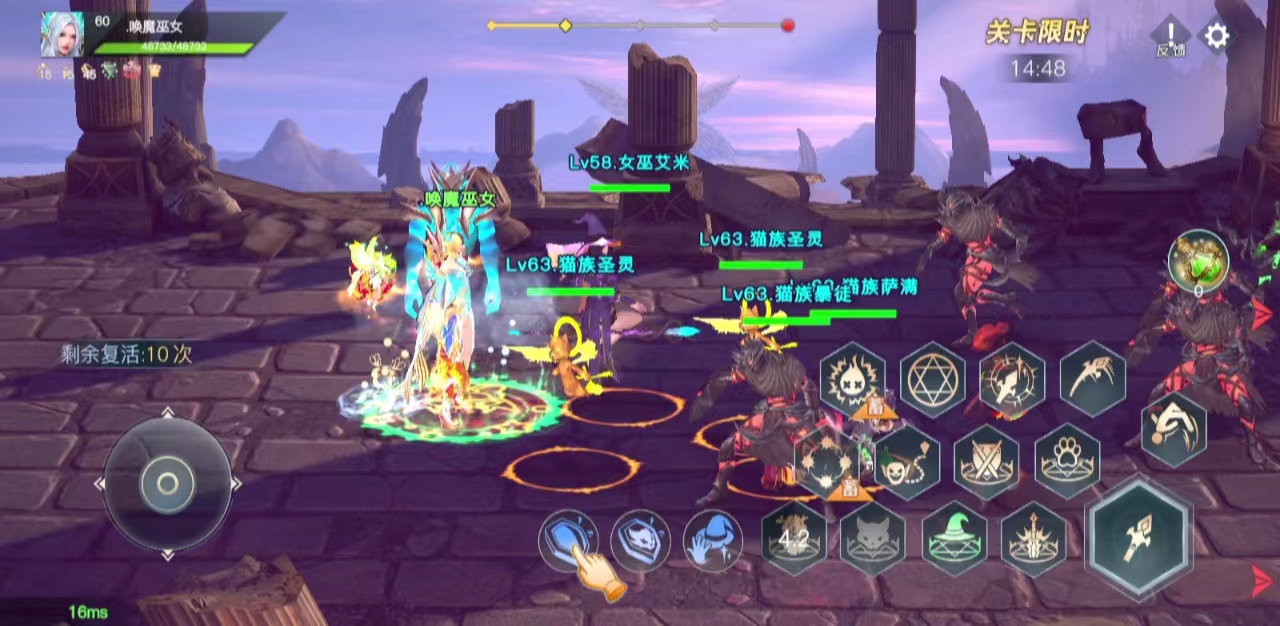Select the blue cat mask button
1280x626 pixels.
coord(640,540)
